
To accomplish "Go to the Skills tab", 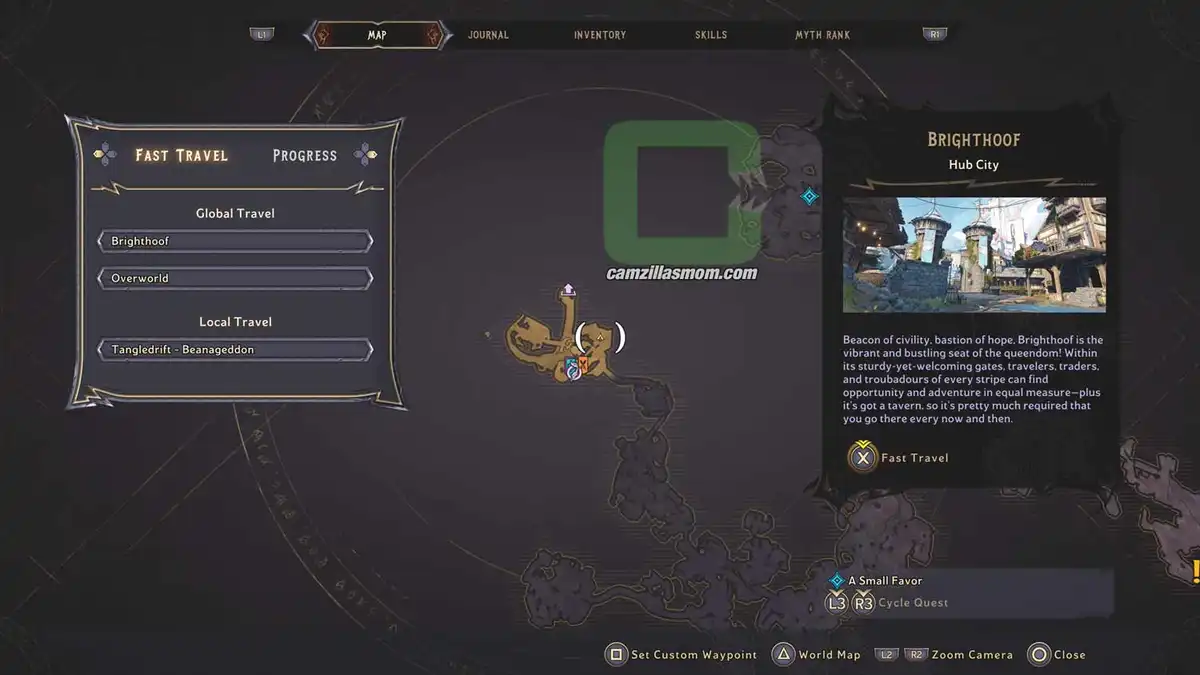I will click(x=711, y=35).
